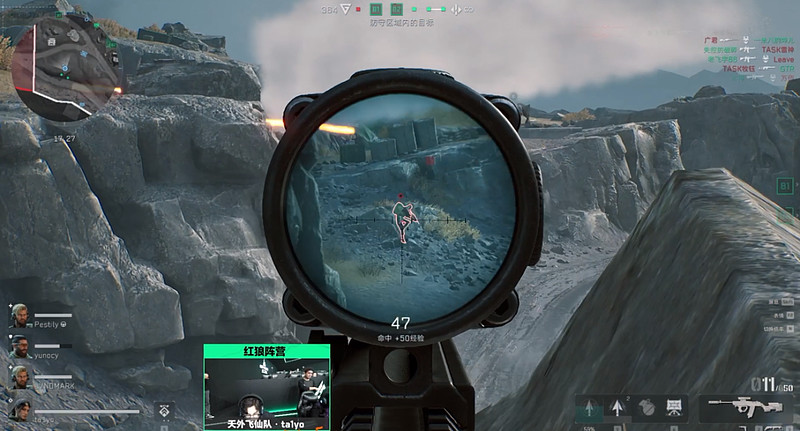Select squad member yunocy's portrait
This screenshot has height=431, width=800.
[19, 347]
